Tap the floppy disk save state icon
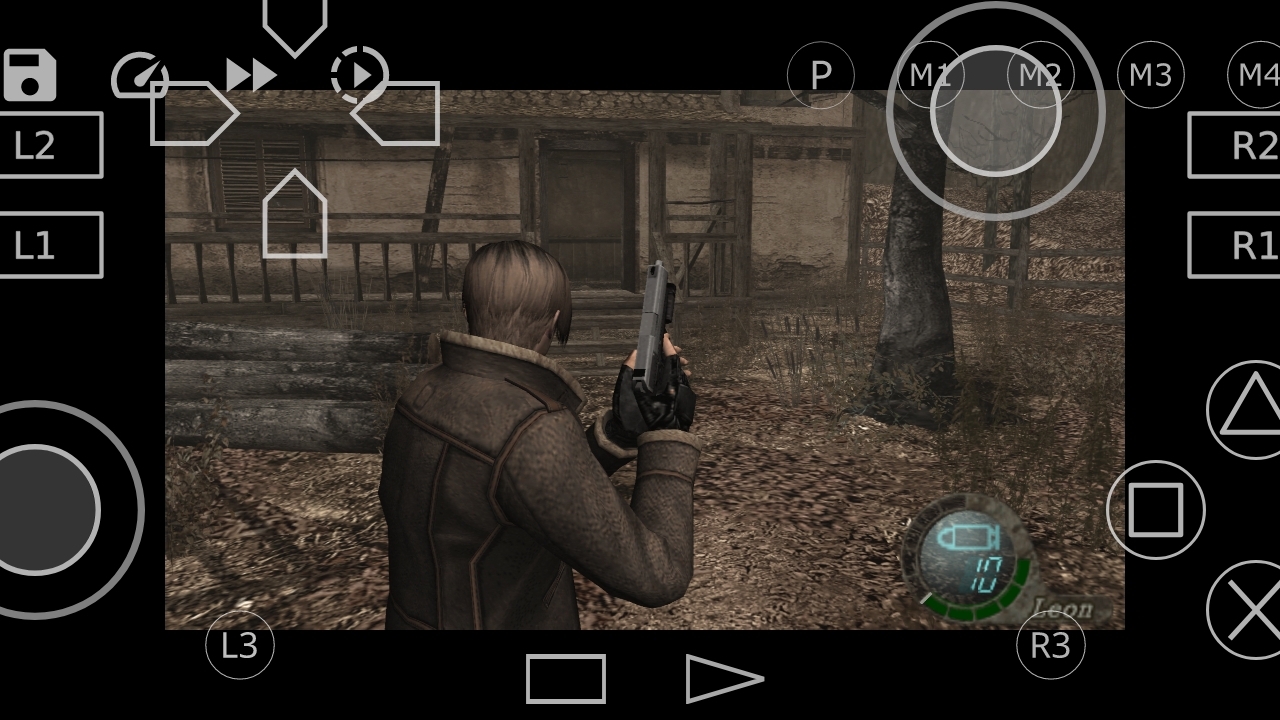The image size is (1280, 720). pos(30,76)
